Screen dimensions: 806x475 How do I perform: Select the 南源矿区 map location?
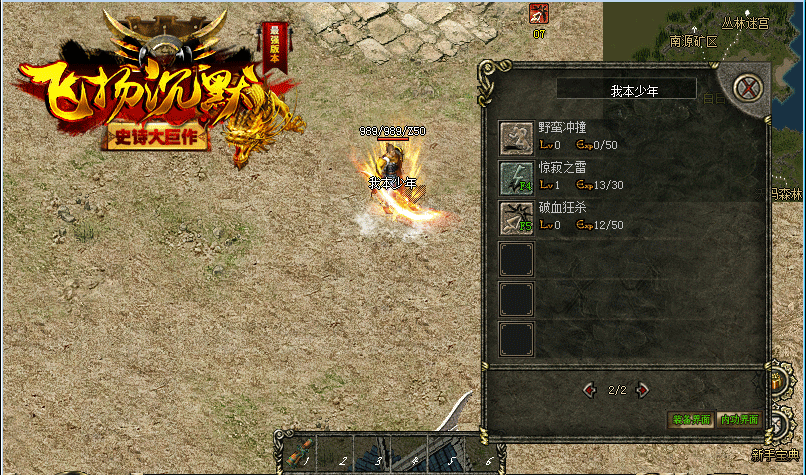point(694,41)
